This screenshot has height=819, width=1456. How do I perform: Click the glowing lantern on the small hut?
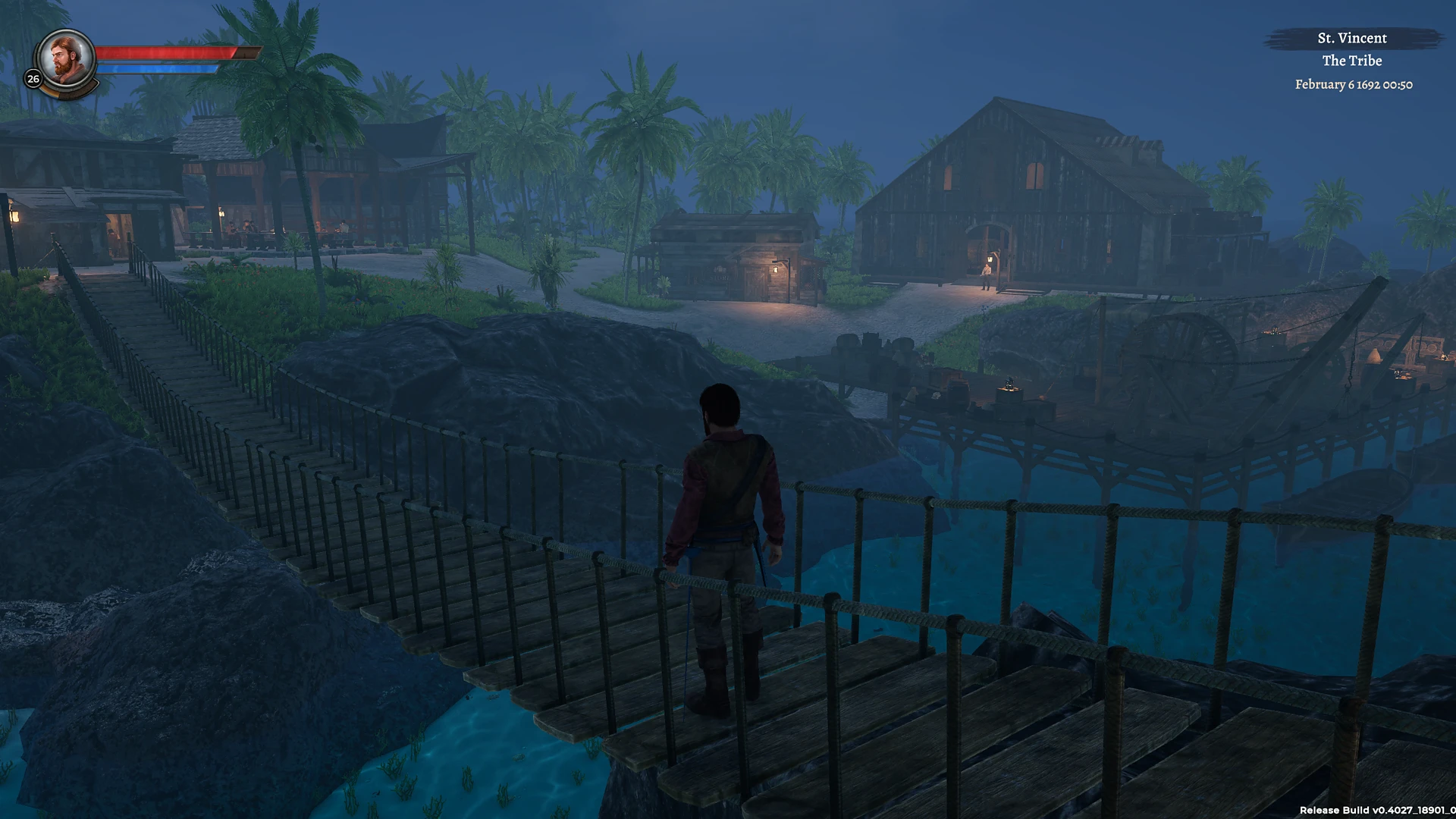pyautogui.click(x=775, y=270)
